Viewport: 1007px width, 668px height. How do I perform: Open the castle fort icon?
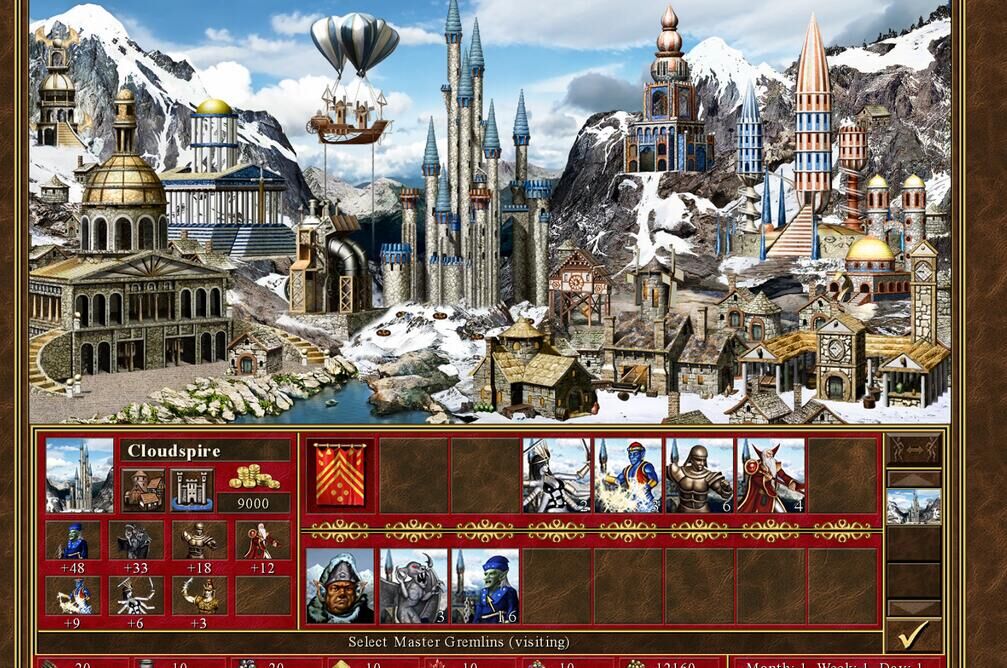tap(191, 490)
